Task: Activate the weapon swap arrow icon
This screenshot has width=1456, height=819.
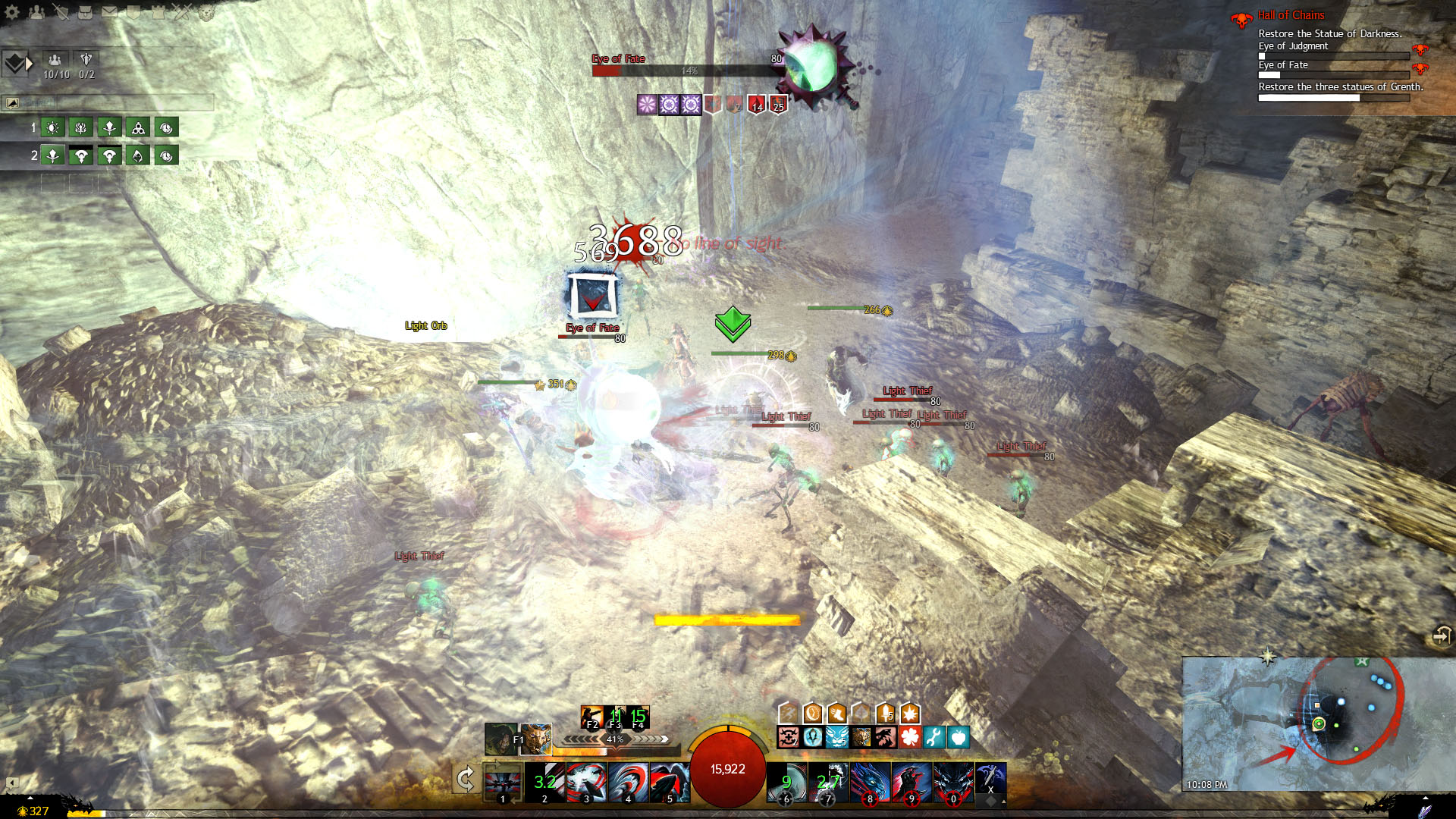Action: [466, 778]
